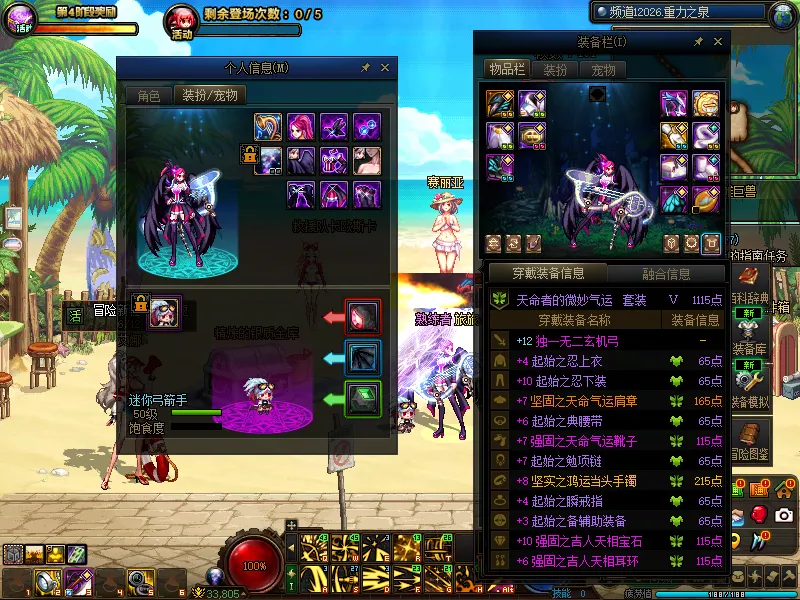The image size is (800, 600).
Task: Pin the 装备栏 equipment window
Action: pos(698,42)
